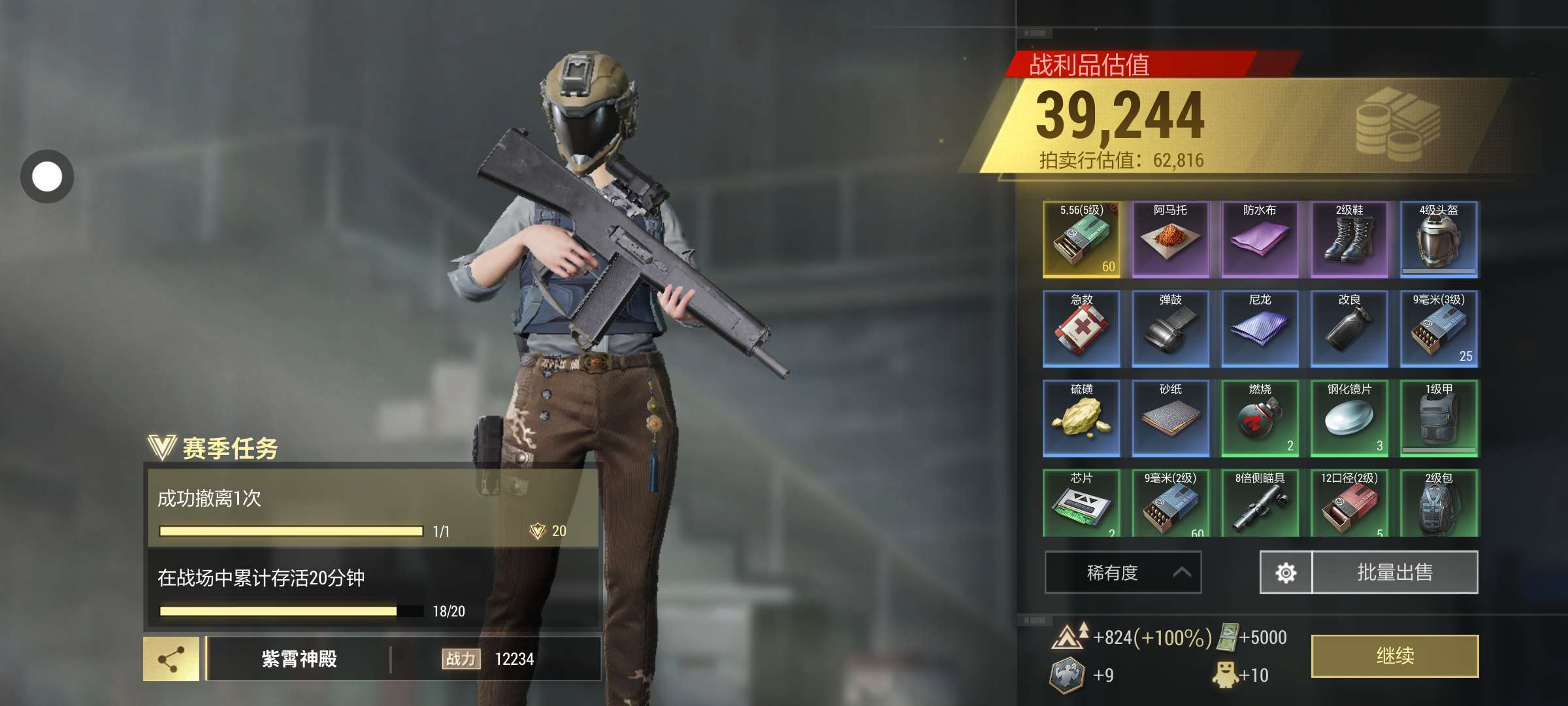Choose the 急救 first aid kit
The image size is (1568, 706).
pyautogui.click(x=1081, y=329)
